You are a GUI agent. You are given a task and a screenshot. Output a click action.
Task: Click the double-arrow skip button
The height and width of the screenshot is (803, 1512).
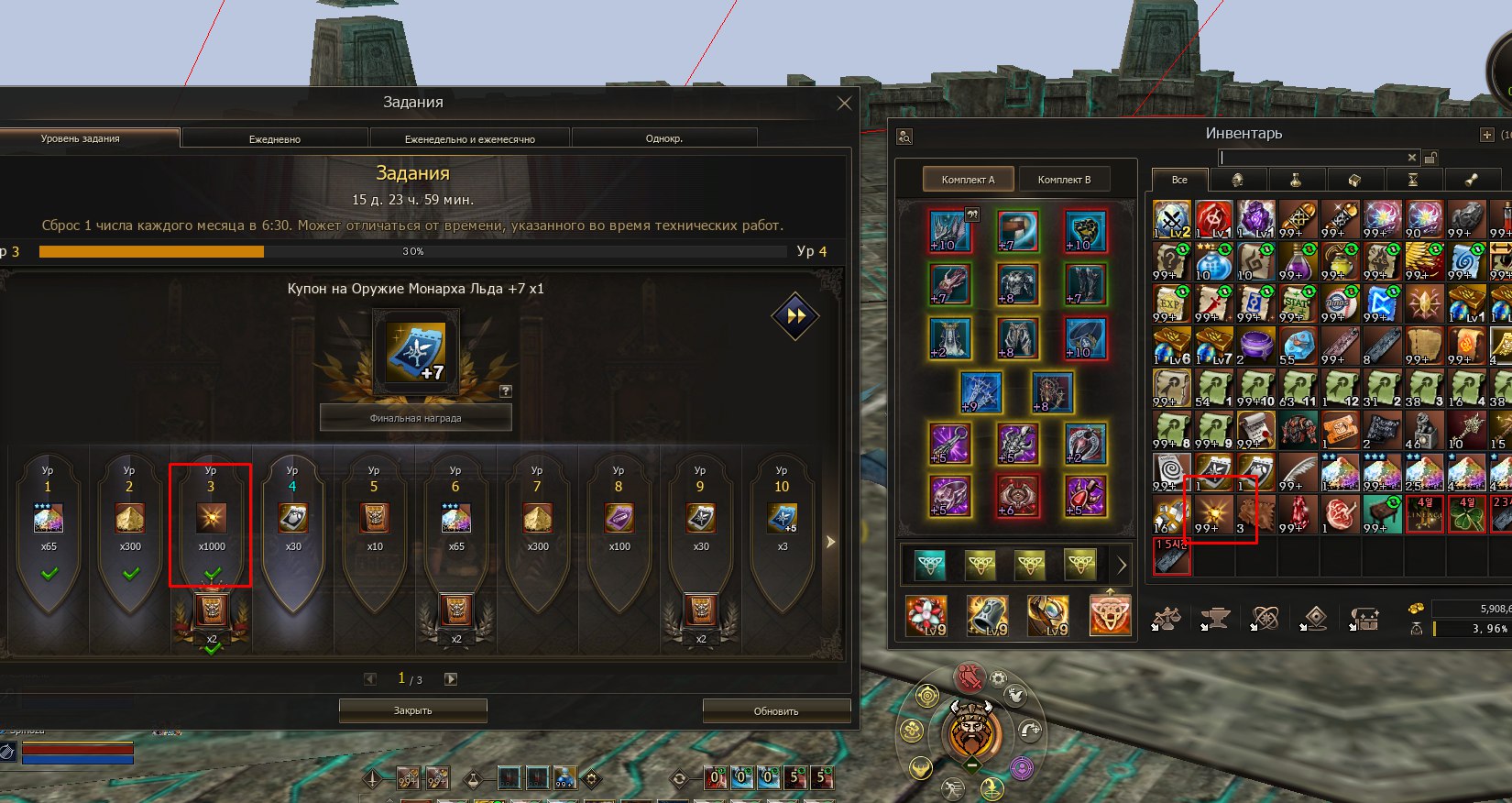[x=795, y=316]
